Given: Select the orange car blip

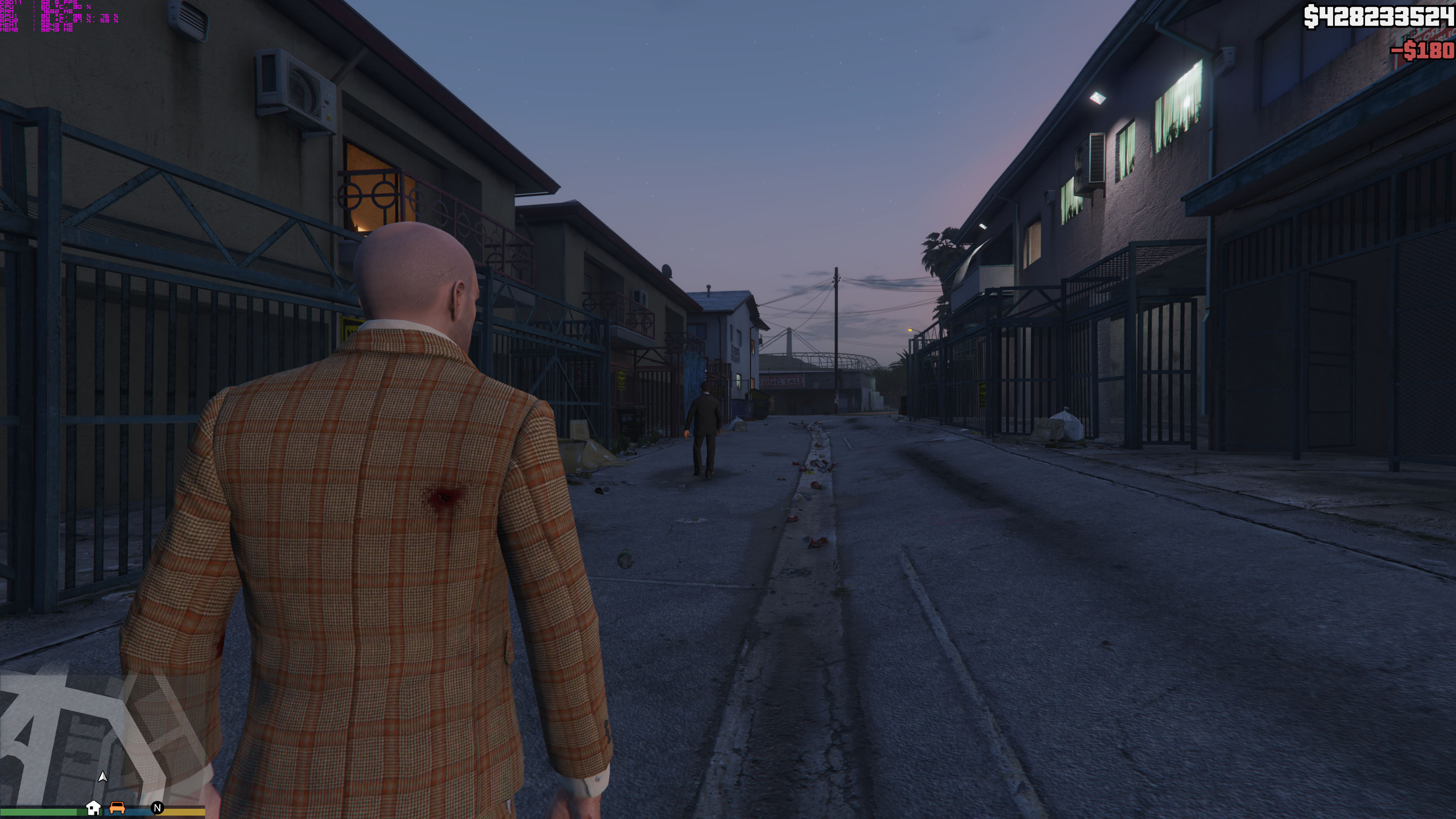Looking at the screenshot, I should tap(117, 807).
